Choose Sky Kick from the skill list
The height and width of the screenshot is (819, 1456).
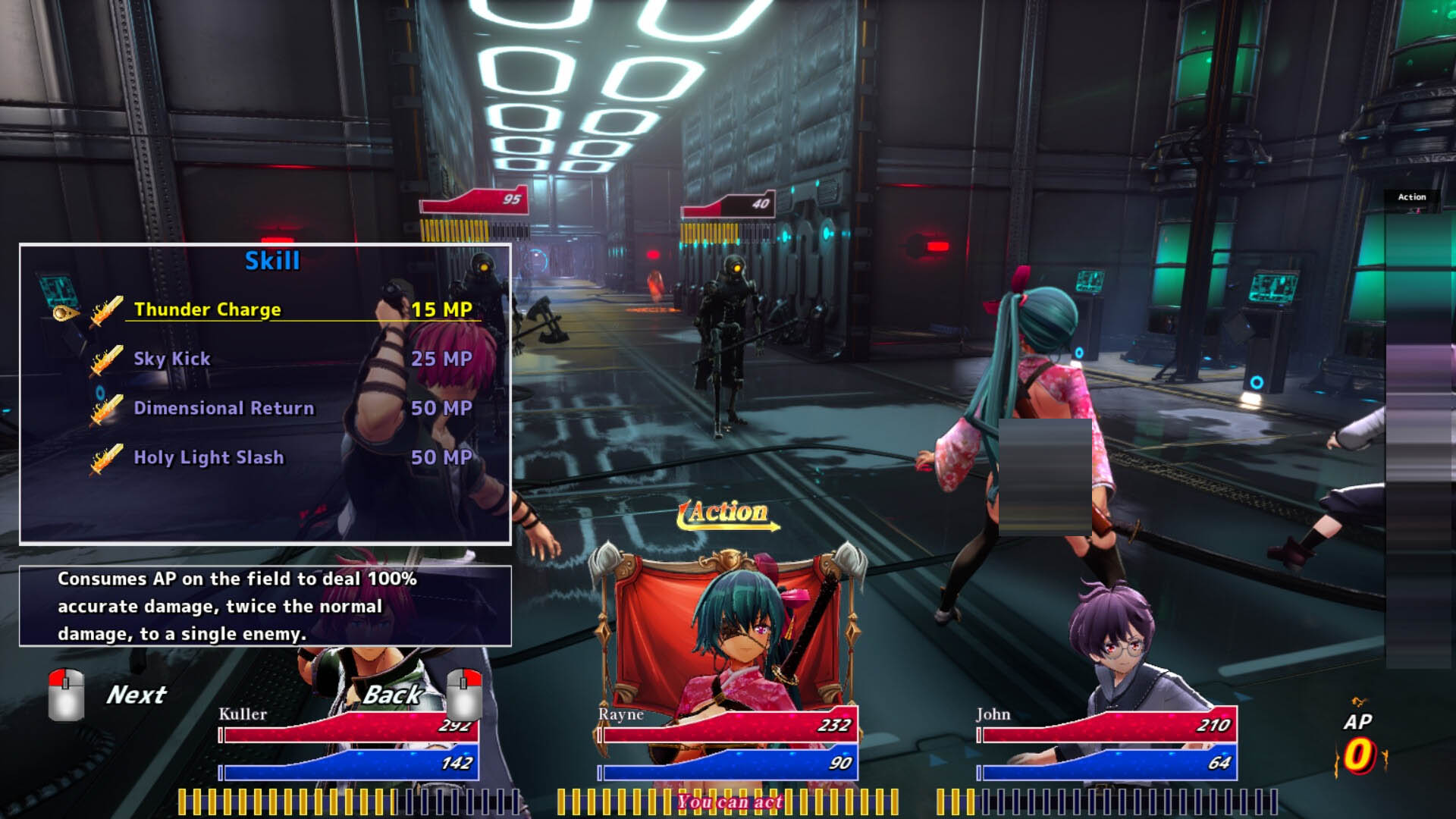pyautogui.click(x=172, y=359)
